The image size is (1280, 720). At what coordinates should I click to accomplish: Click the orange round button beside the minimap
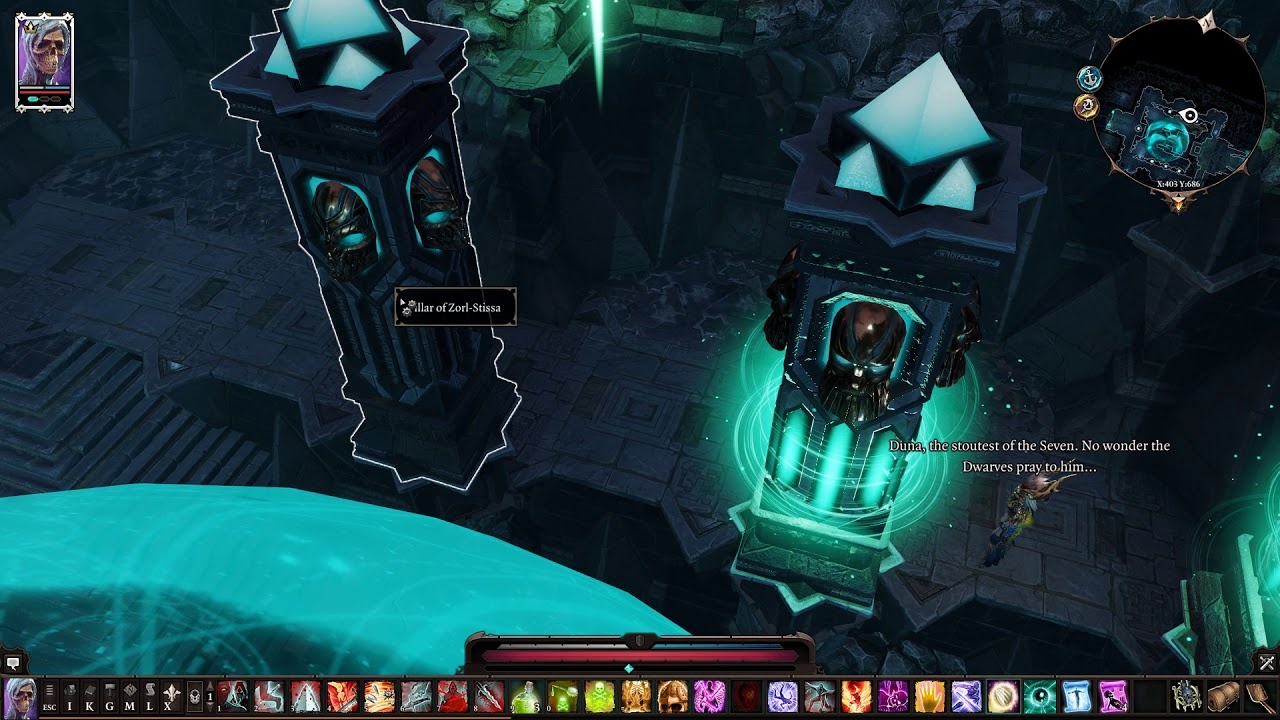click(1087, 106)
